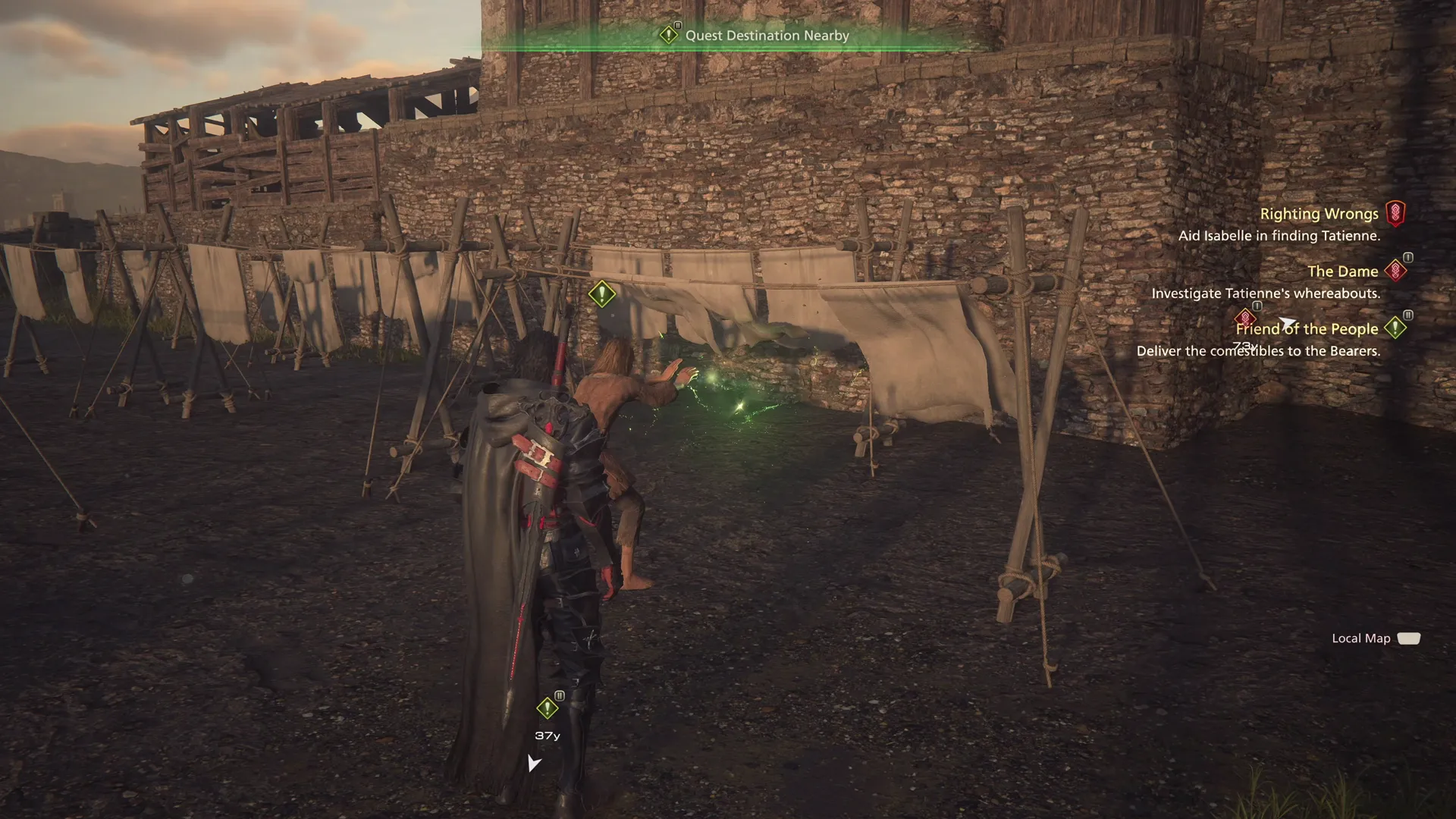Expand the Righting Wrongs quest entry
The width and height of the screenshot is (1456, 819).
point(1319,214)
